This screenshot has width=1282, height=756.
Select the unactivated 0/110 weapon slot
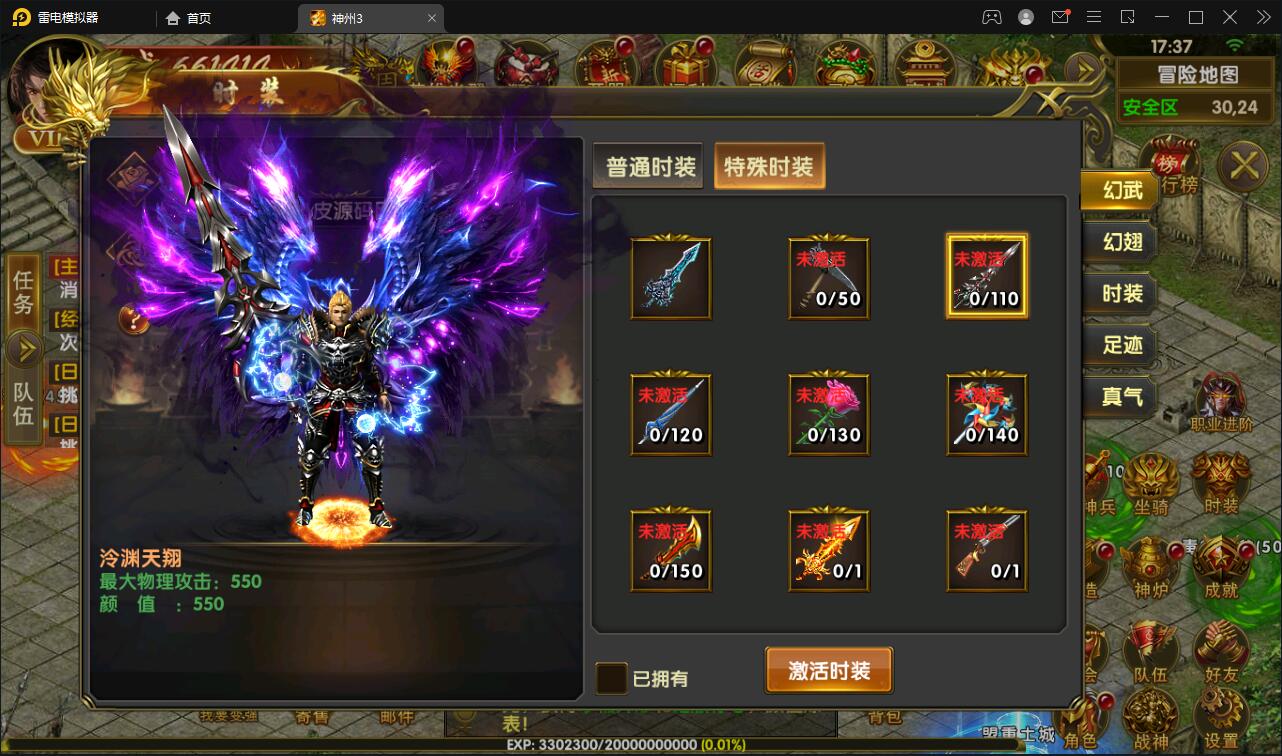(x=986, y=278)
